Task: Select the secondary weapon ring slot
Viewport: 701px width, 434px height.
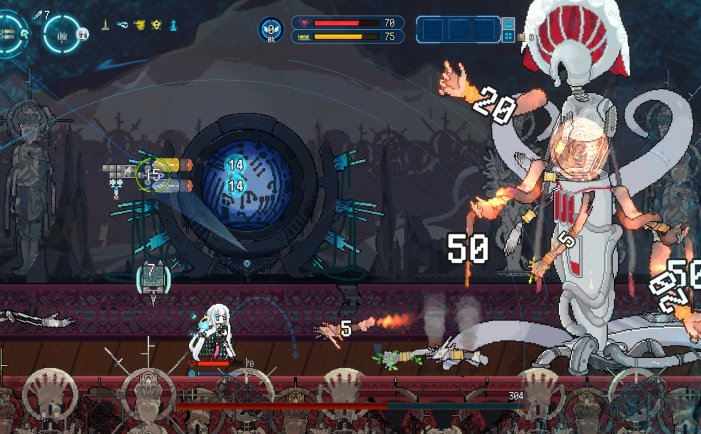Action: click(x=62, y=35)
